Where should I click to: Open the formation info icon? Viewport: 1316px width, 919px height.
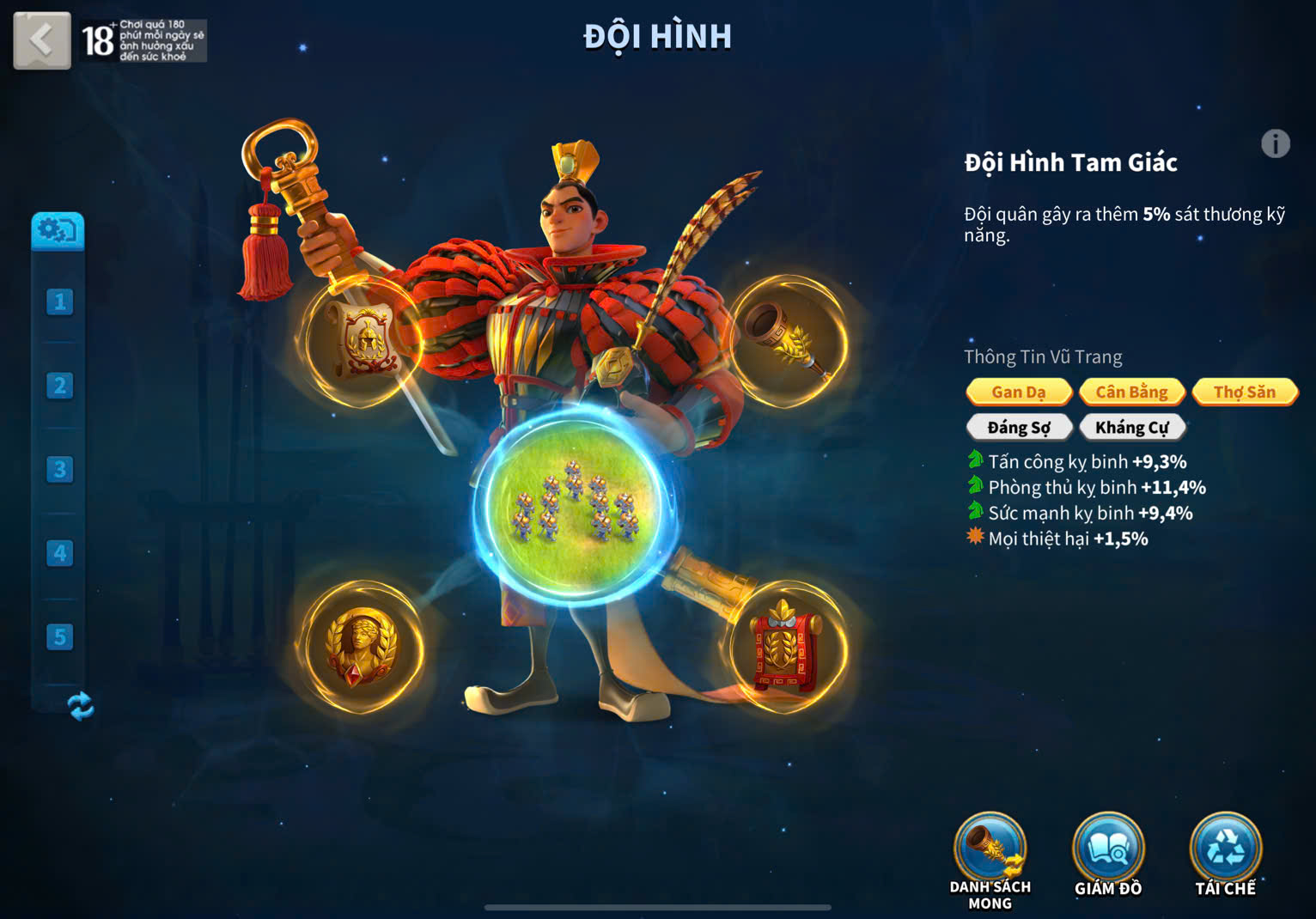coord(1275,143)
